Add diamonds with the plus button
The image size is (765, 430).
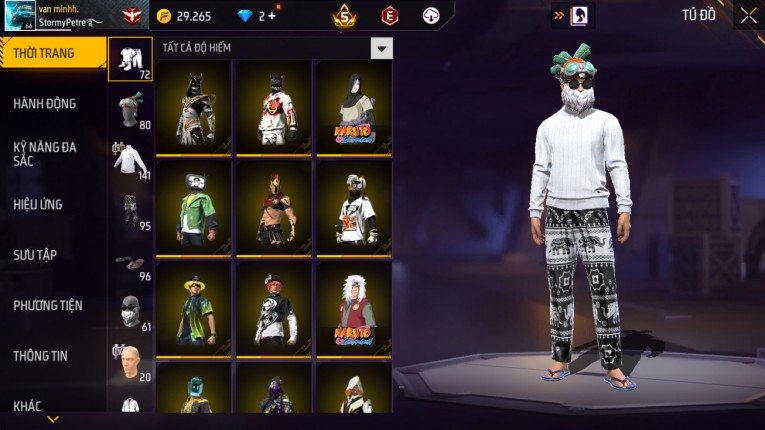271,16
